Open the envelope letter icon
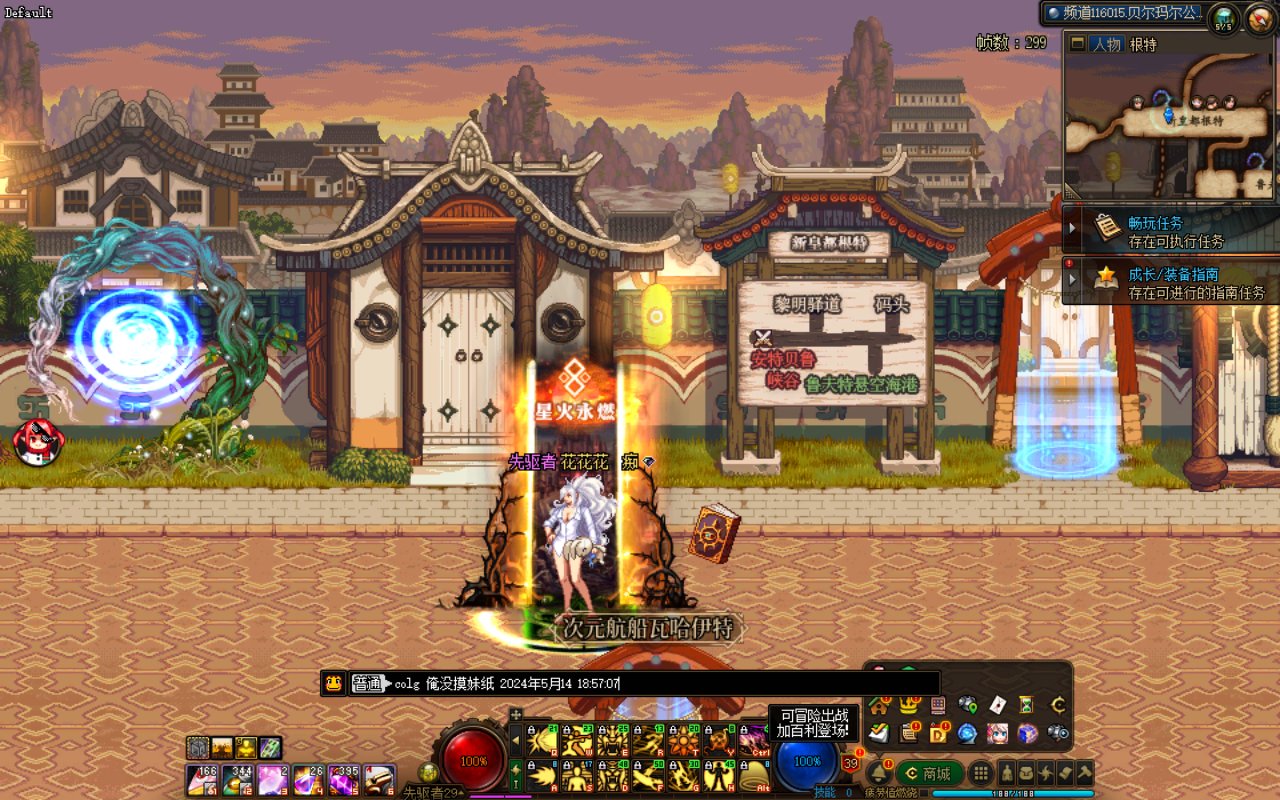The height and width of the screenshot is (800, 1280). point(997,705)
